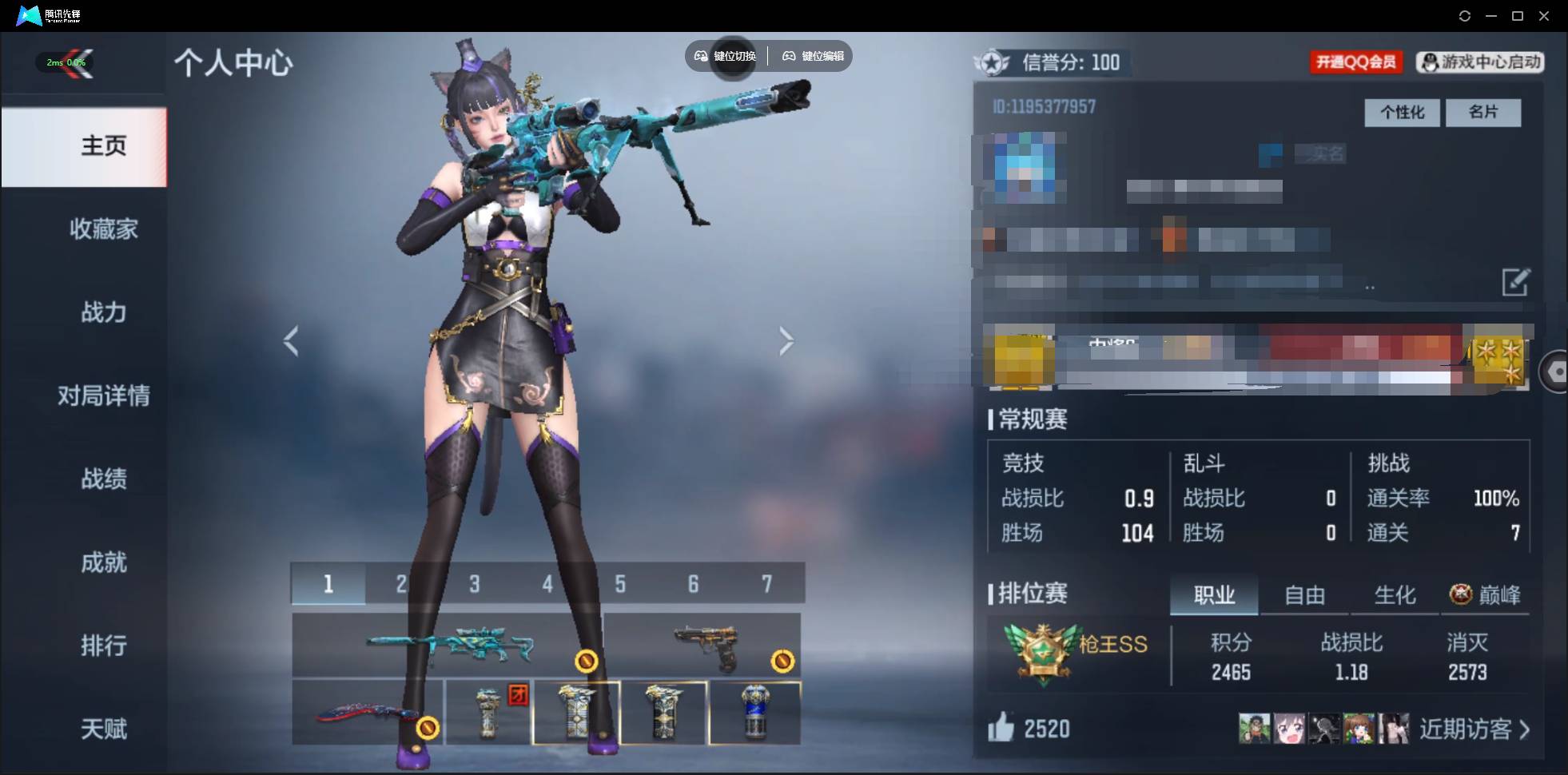This screenshot has width=1568, height=775.
Task: Open the 名片 card button
Action: point(1483,113)
